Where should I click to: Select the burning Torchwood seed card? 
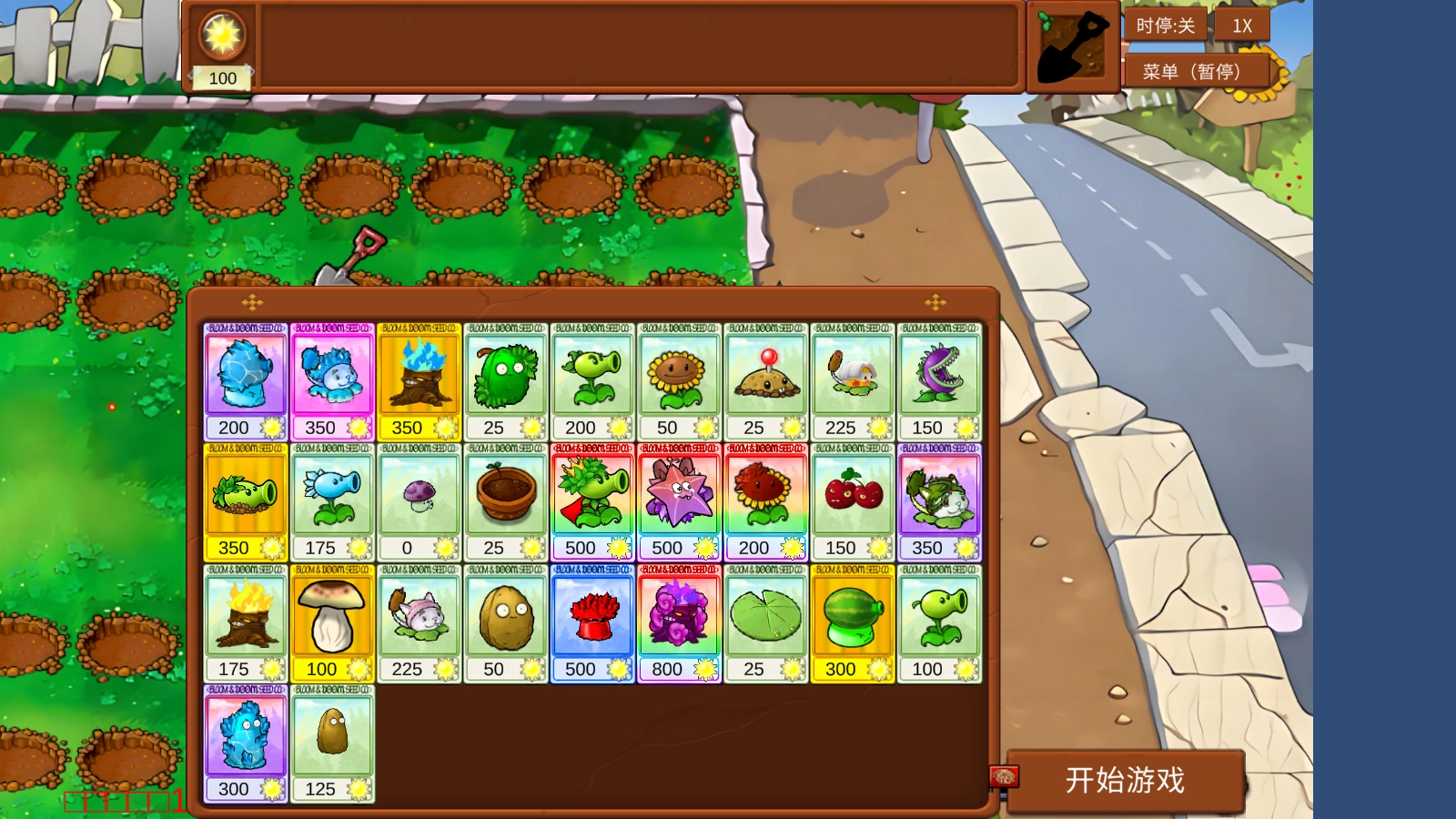(246, 615)
